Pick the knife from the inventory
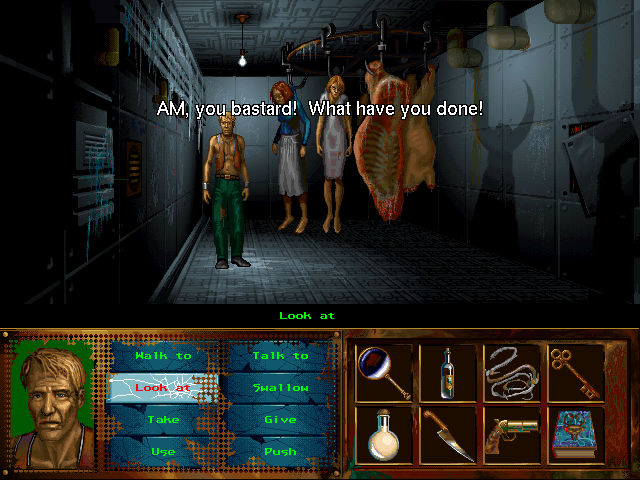The width and height of the screenshot is (640, 480). (447, 435)
